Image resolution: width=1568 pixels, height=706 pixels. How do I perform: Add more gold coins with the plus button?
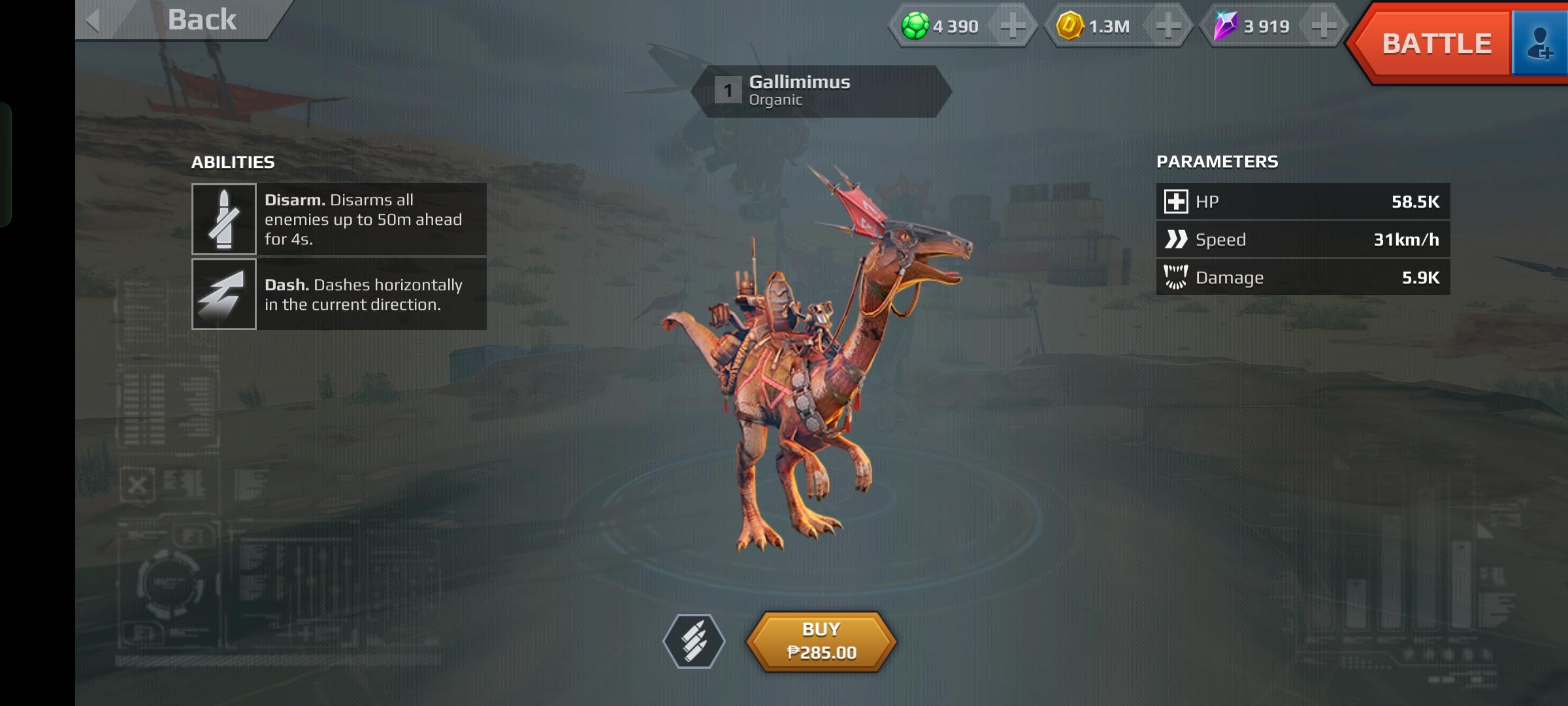[x=1168, y=26]
